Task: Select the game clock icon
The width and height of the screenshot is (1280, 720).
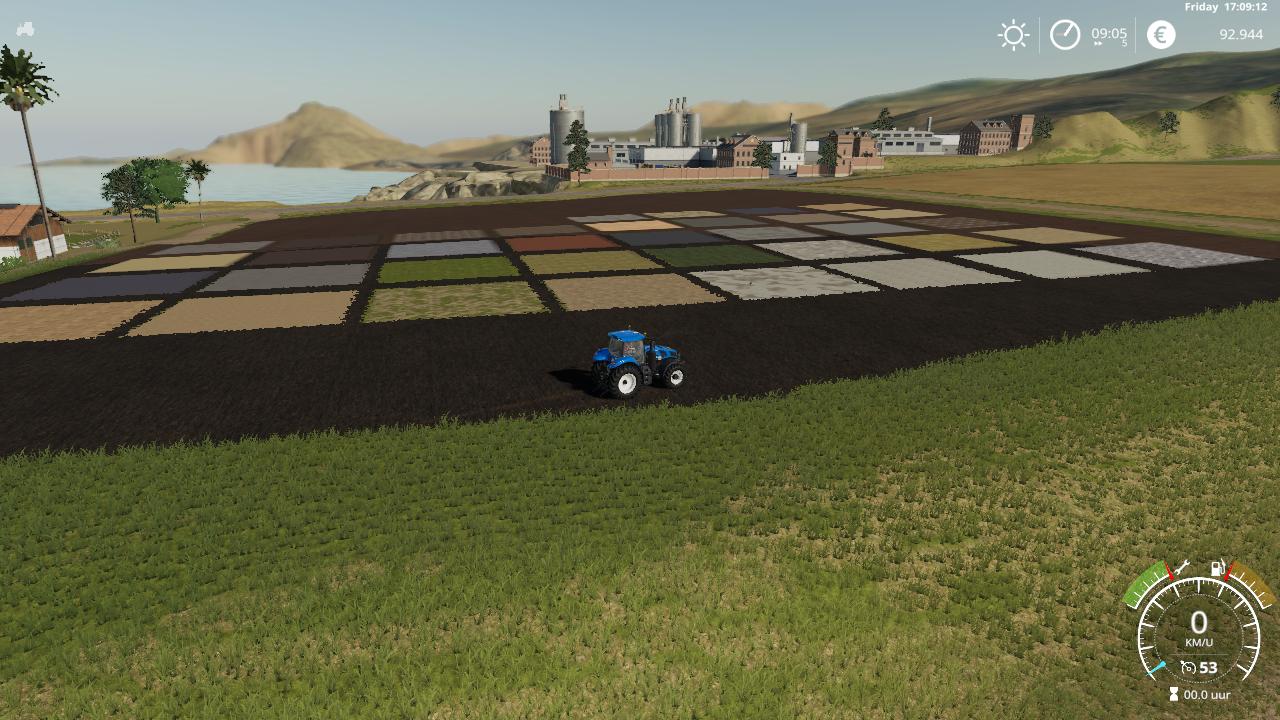Action: click(1065, 35)
